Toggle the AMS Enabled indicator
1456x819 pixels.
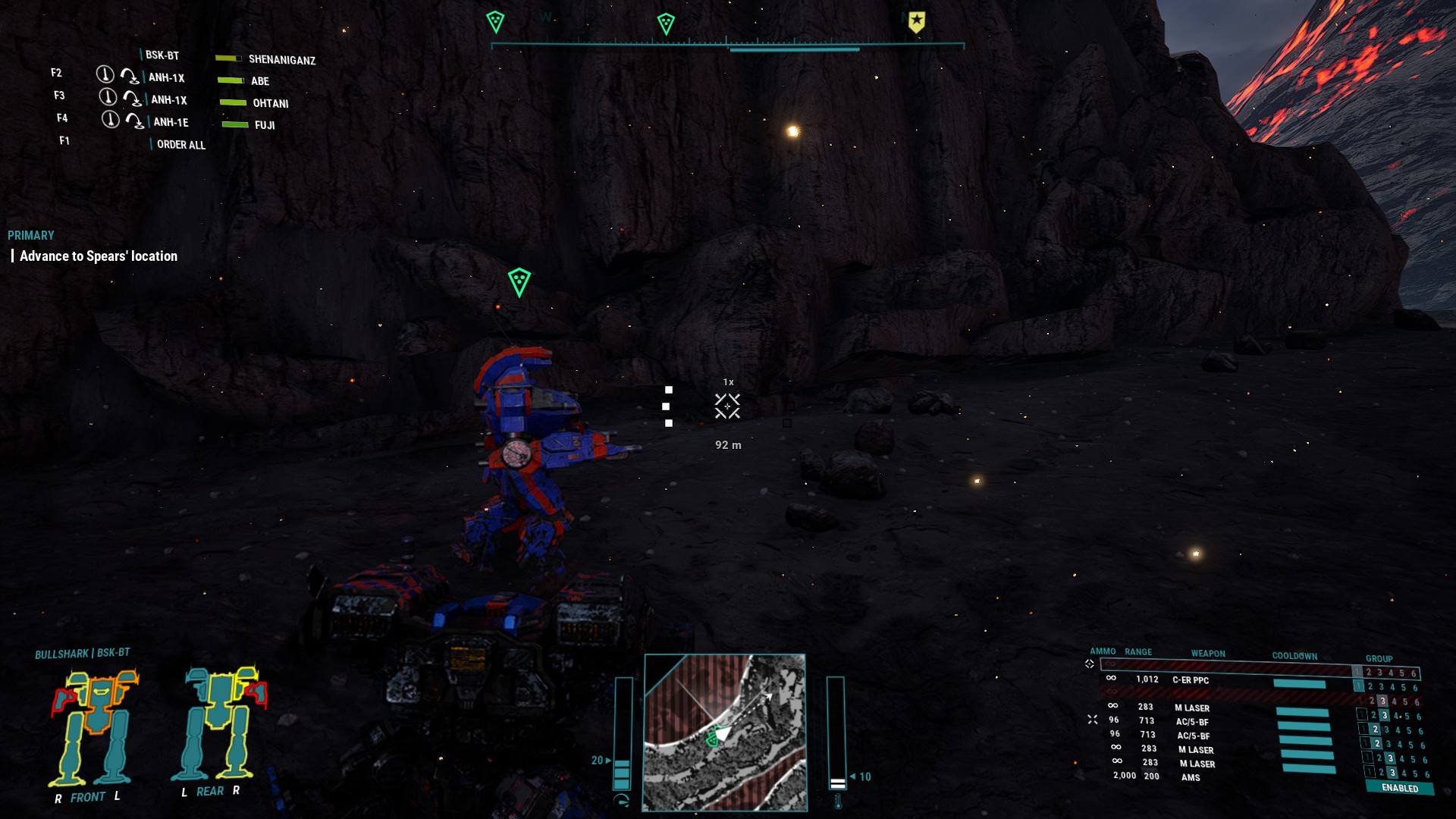click(x=1400, y=788)
